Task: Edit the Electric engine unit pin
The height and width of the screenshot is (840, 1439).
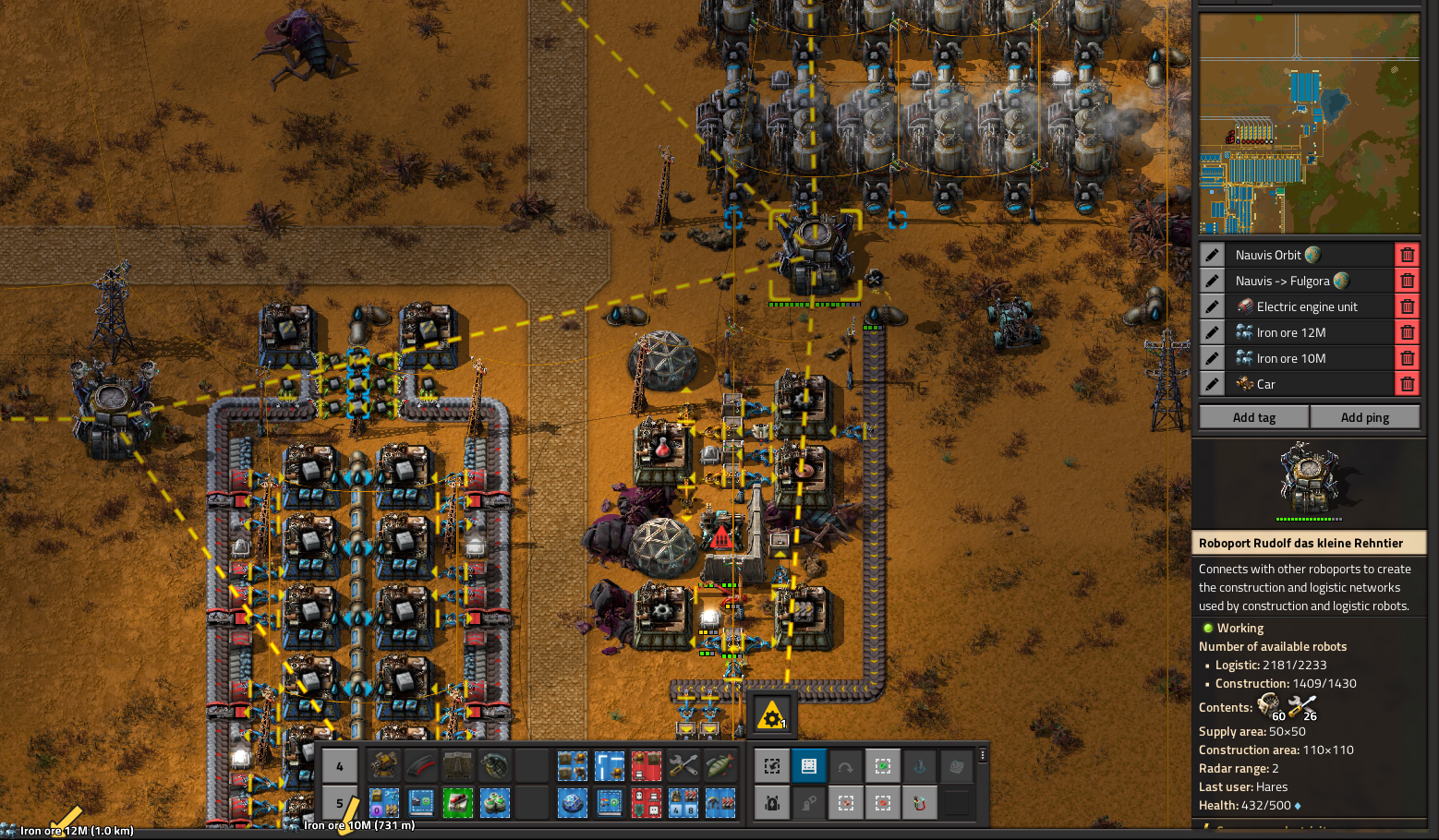Action: pyautogui.click(x=1212, y=306)
